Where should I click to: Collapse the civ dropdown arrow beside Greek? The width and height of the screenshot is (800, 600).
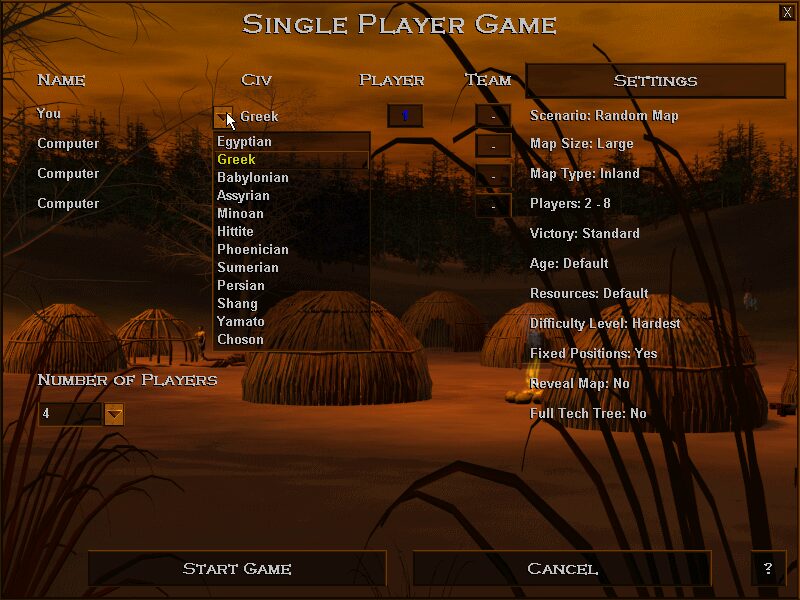(x=223, y=117)
